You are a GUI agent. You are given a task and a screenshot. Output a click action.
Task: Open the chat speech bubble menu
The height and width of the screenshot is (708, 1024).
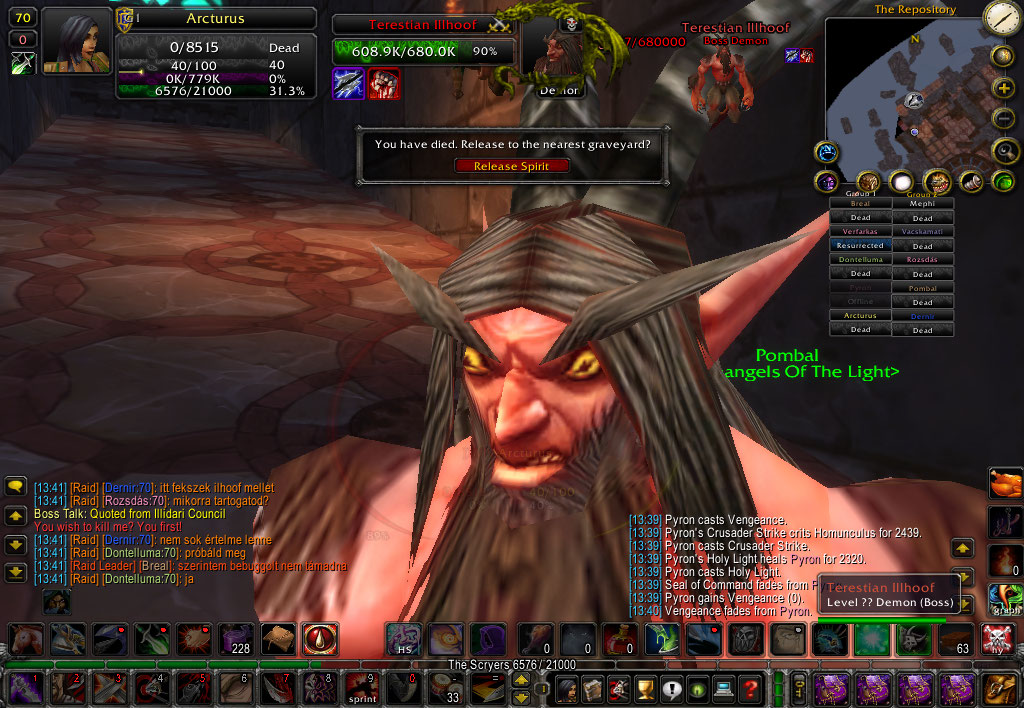point(15,487)
